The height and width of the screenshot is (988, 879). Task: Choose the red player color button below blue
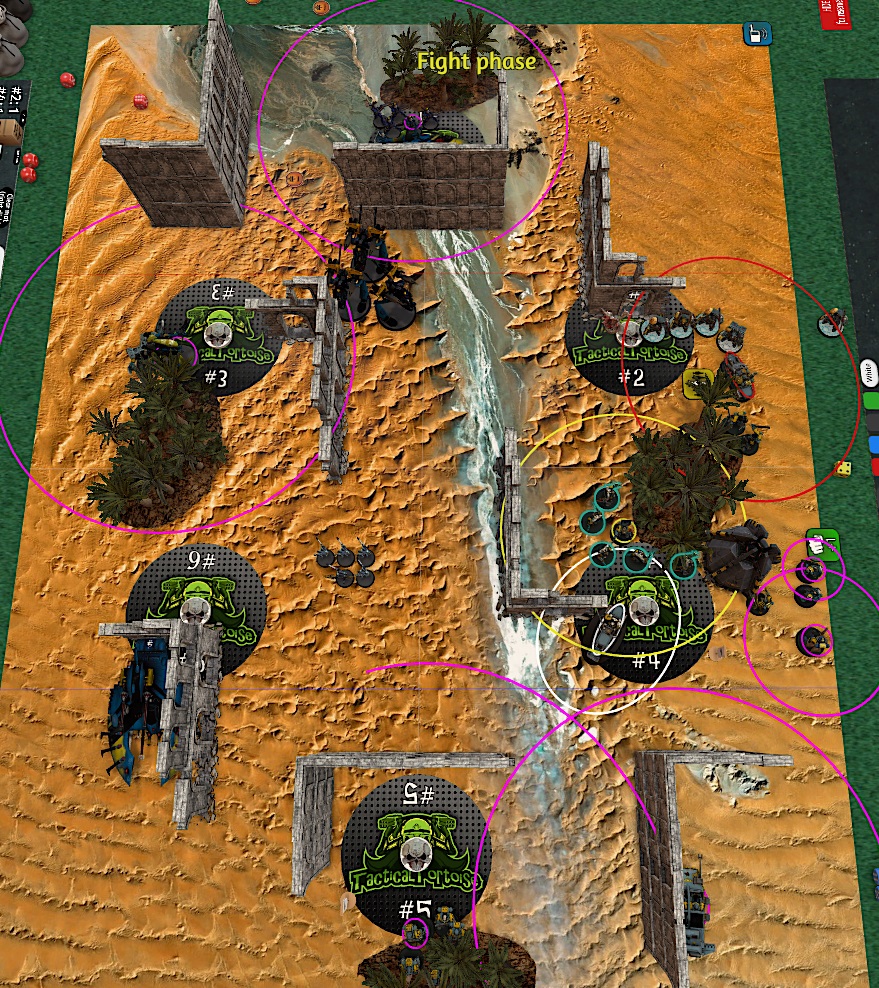point(874,466)
